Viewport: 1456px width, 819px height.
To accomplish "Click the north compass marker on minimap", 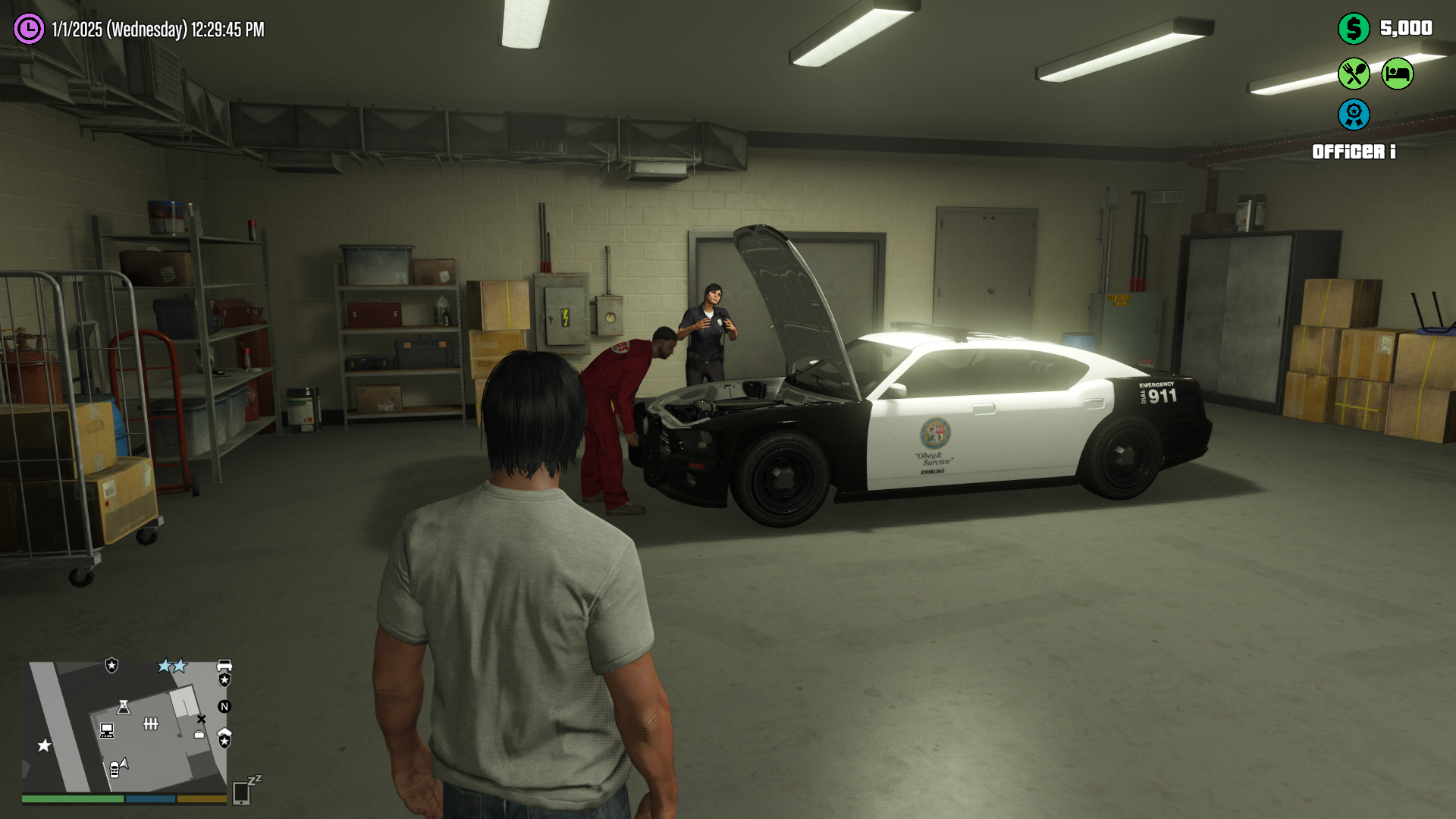I will (224, 707).
